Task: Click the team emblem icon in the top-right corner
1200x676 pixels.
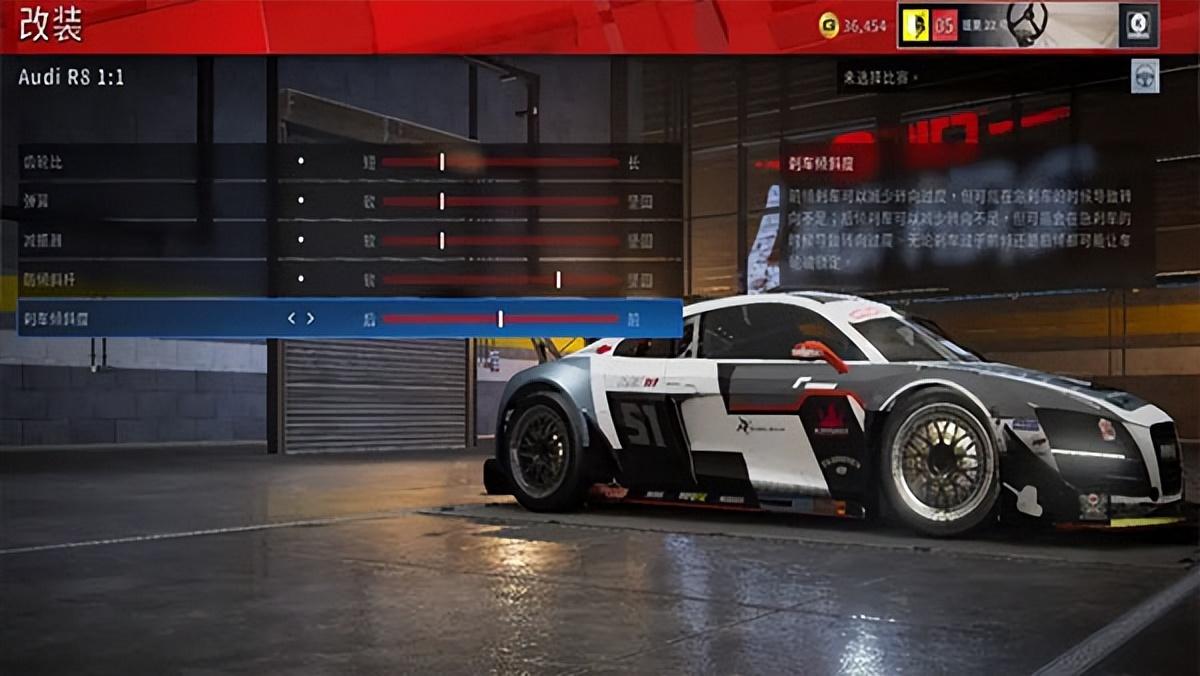Action: coord(1139,25)
